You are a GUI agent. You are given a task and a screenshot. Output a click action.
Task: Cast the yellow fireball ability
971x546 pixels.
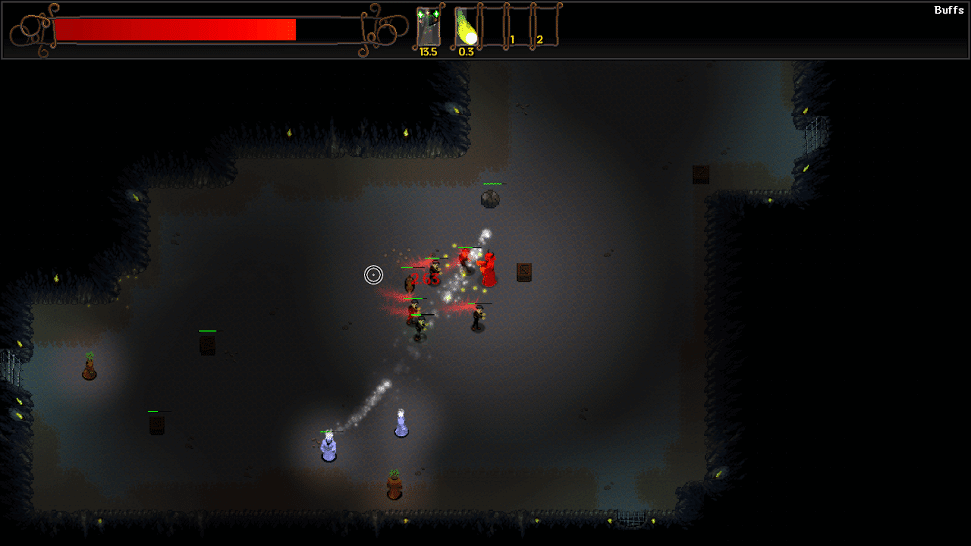(x=466, y=26)
